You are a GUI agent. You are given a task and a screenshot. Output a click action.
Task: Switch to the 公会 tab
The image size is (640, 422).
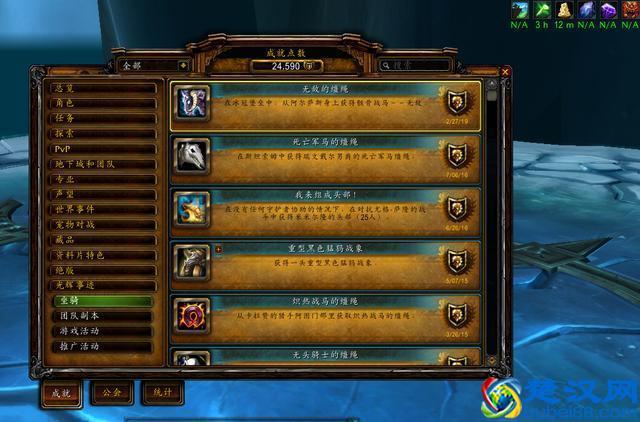click(x=111, y=393)
